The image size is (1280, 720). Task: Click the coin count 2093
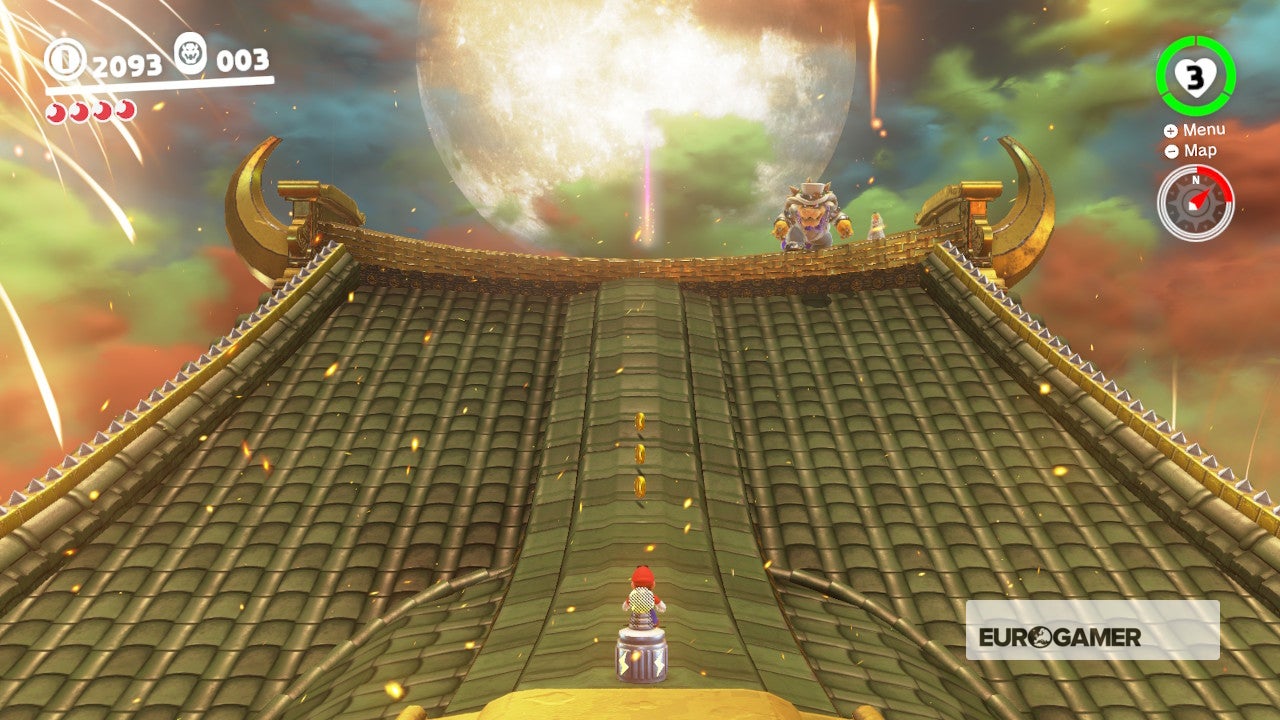pyautogui.click(x=128, y=66)
